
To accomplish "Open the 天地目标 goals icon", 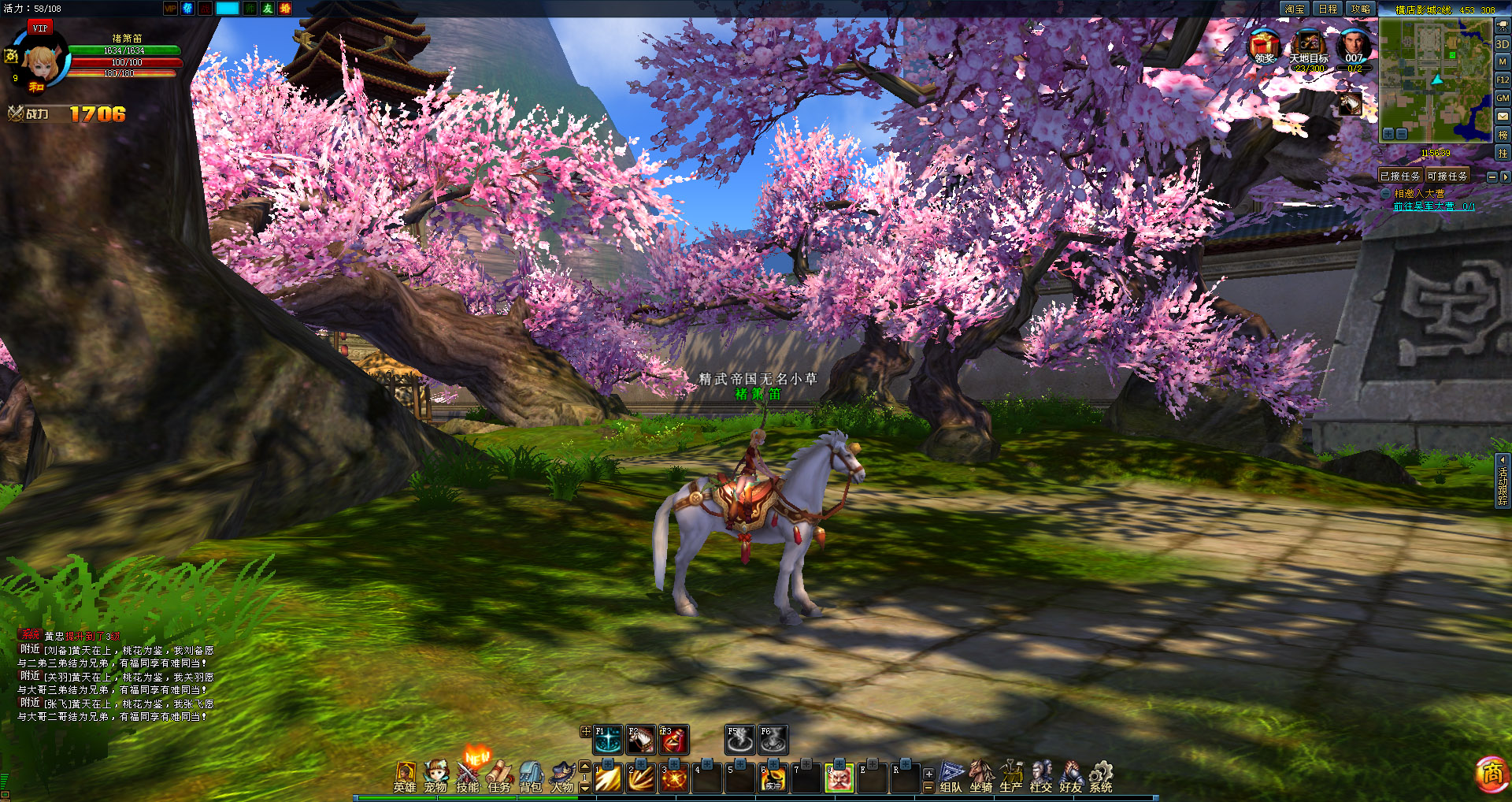I will [x=1309, y=46].
